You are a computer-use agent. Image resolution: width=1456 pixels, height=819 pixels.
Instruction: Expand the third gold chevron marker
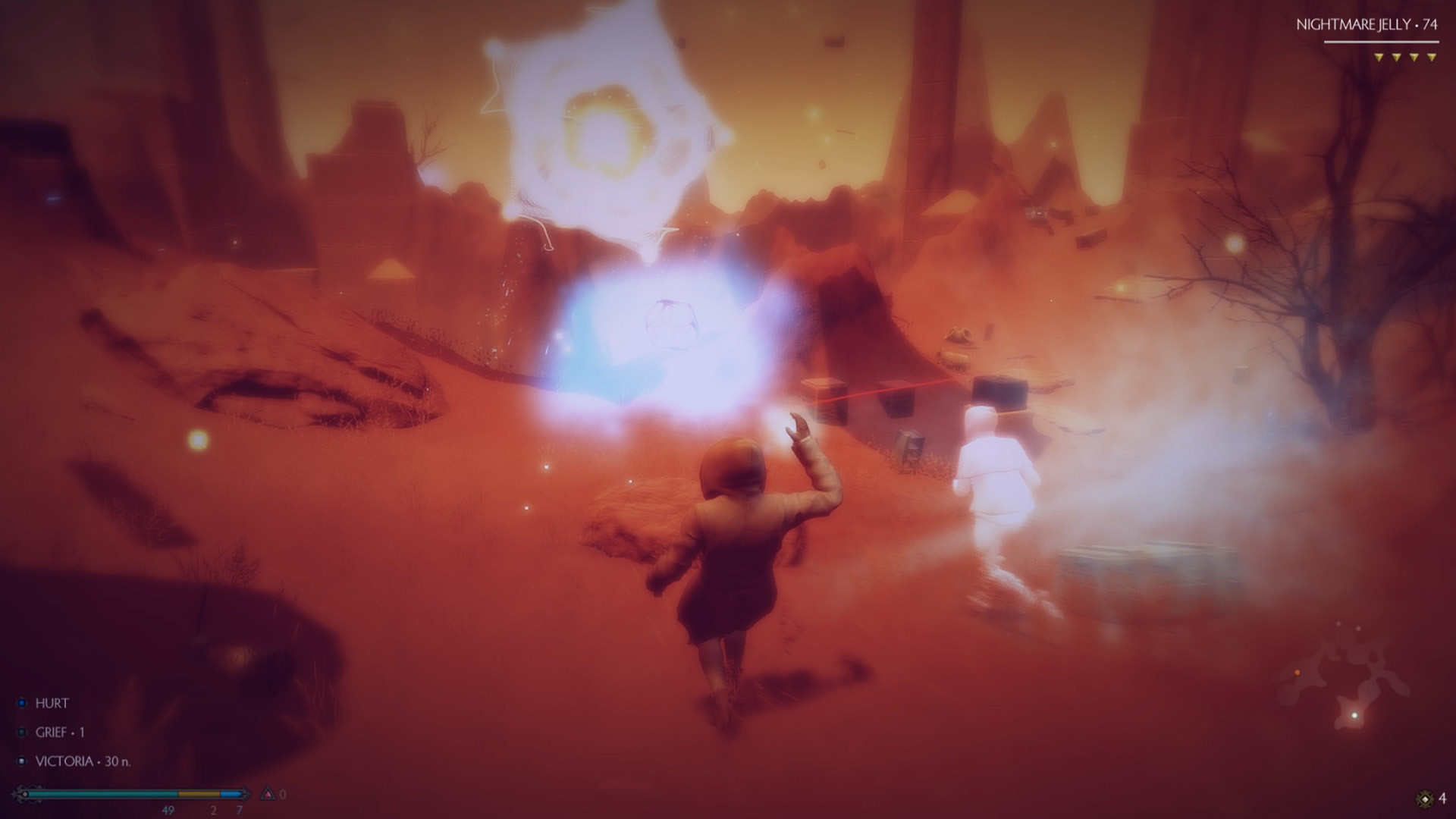point(1414,57)
